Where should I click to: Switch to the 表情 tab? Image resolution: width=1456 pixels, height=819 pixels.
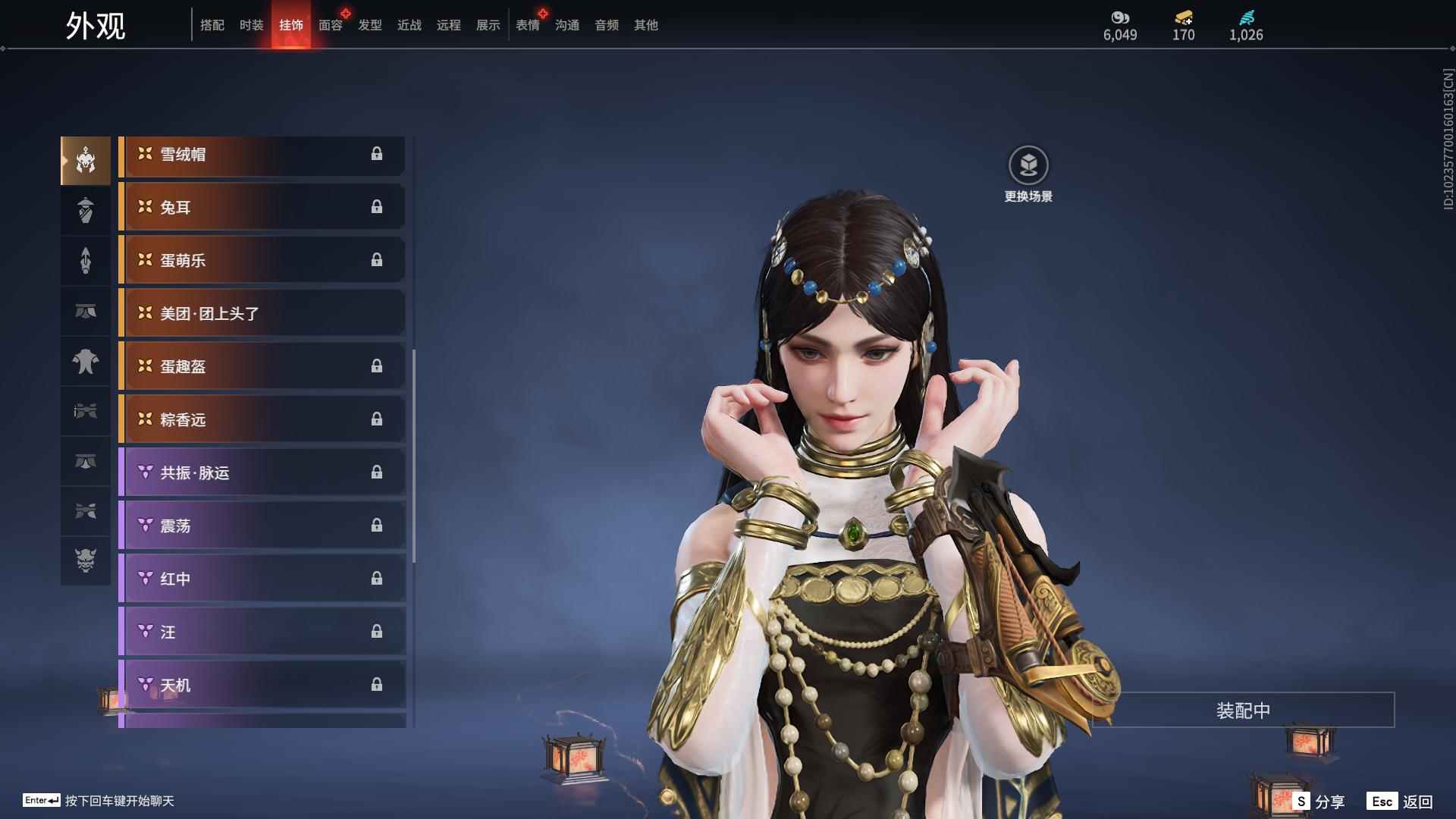pos(528,25)
